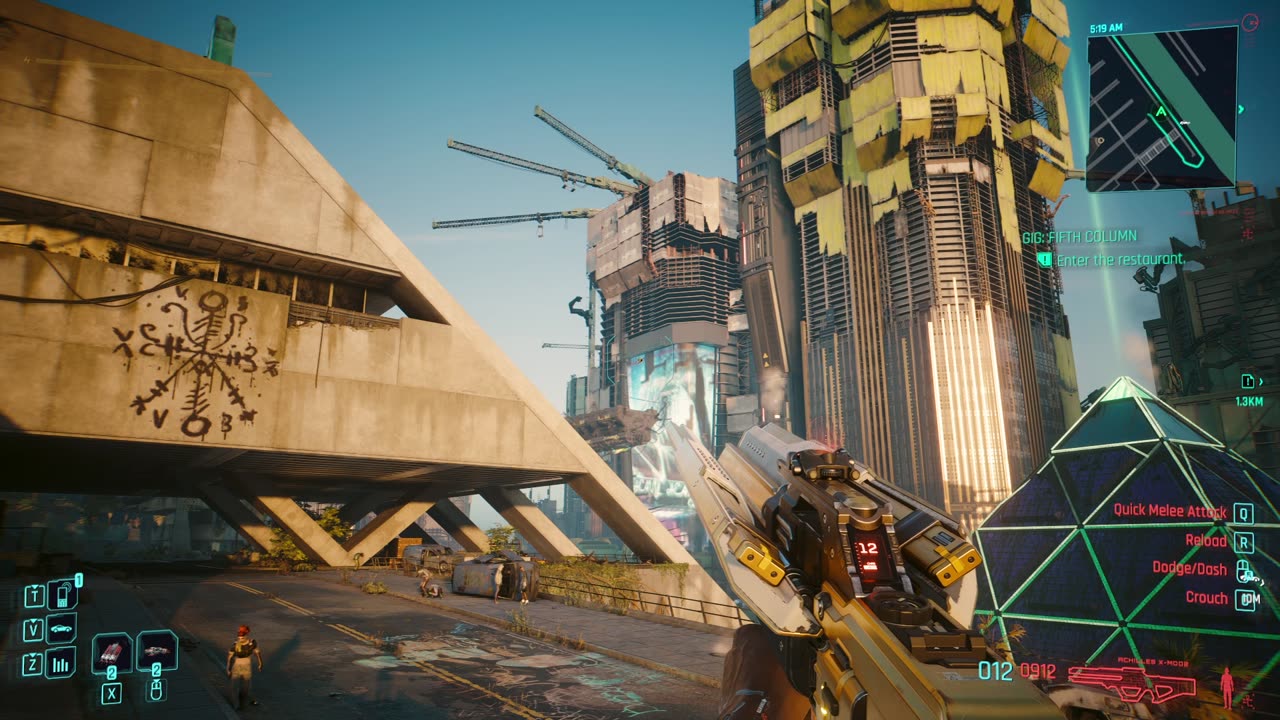
Task: Click the minimap in the corner
Action: [x=1161, y=107]
